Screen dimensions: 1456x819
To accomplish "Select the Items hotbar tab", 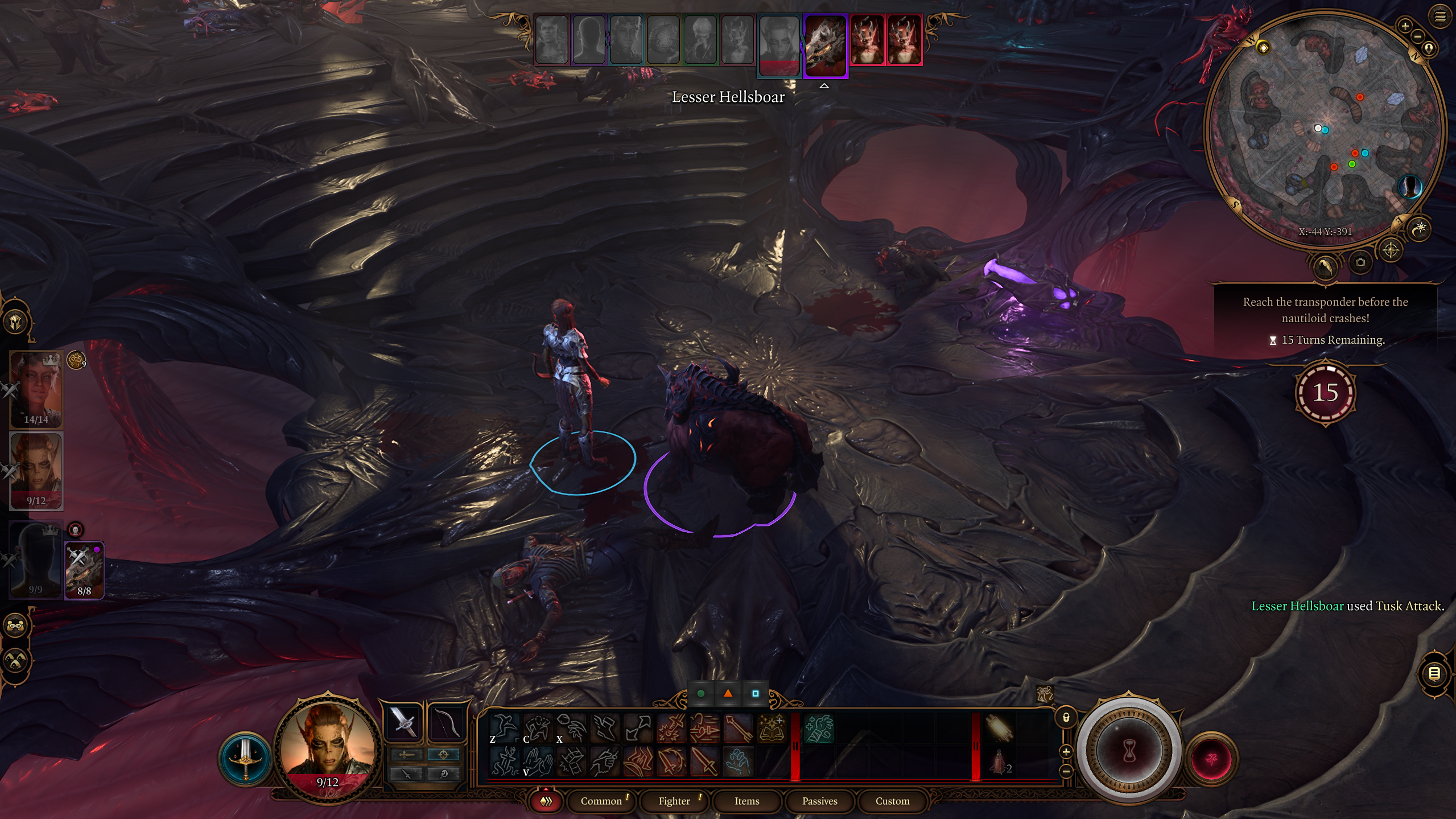I will coord(746,801).
